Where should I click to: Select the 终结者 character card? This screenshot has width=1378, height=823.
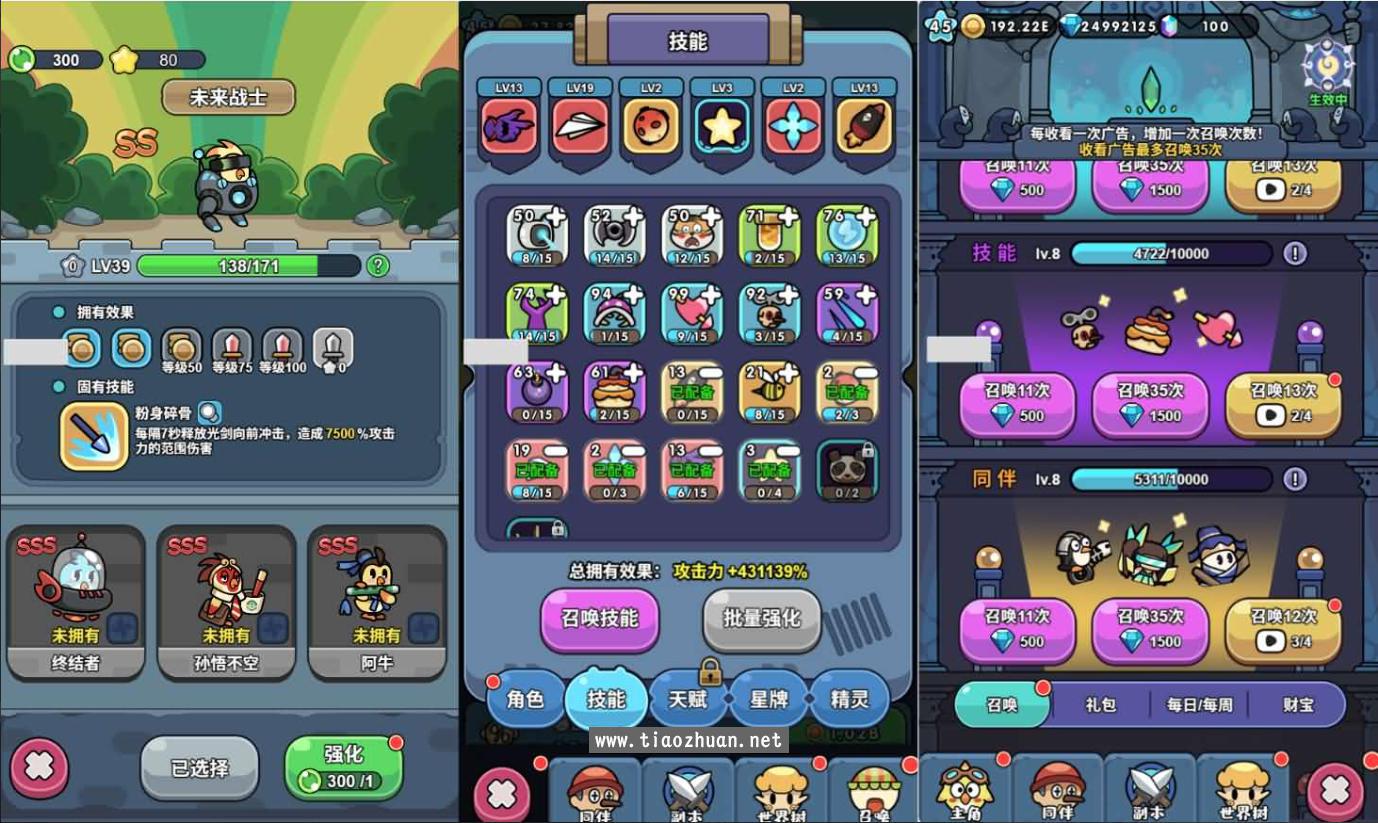coord(76,603)
